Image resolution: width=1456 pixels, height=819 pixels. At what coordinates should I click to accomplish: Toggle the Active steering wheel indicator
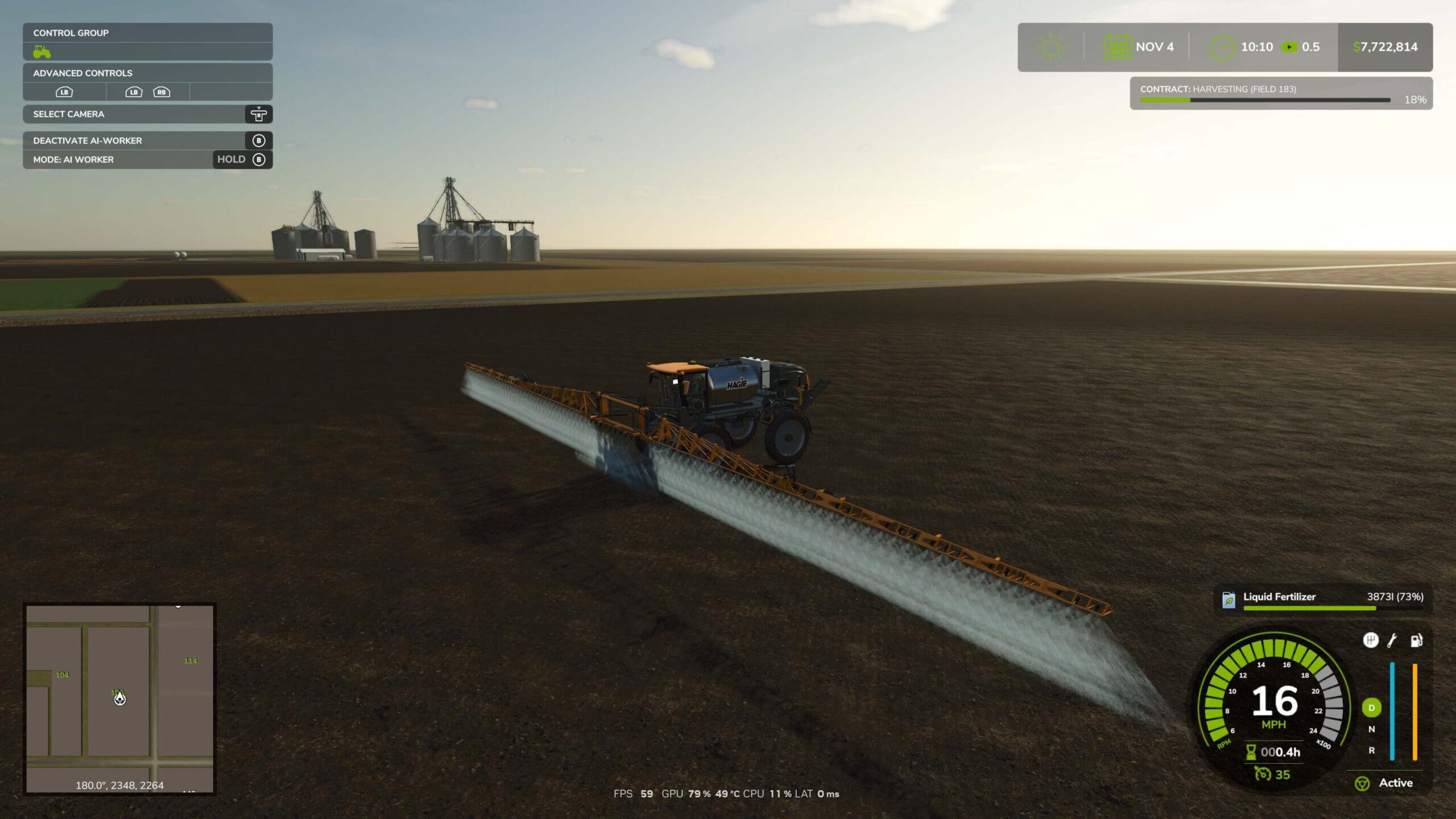click(1362, 784)
